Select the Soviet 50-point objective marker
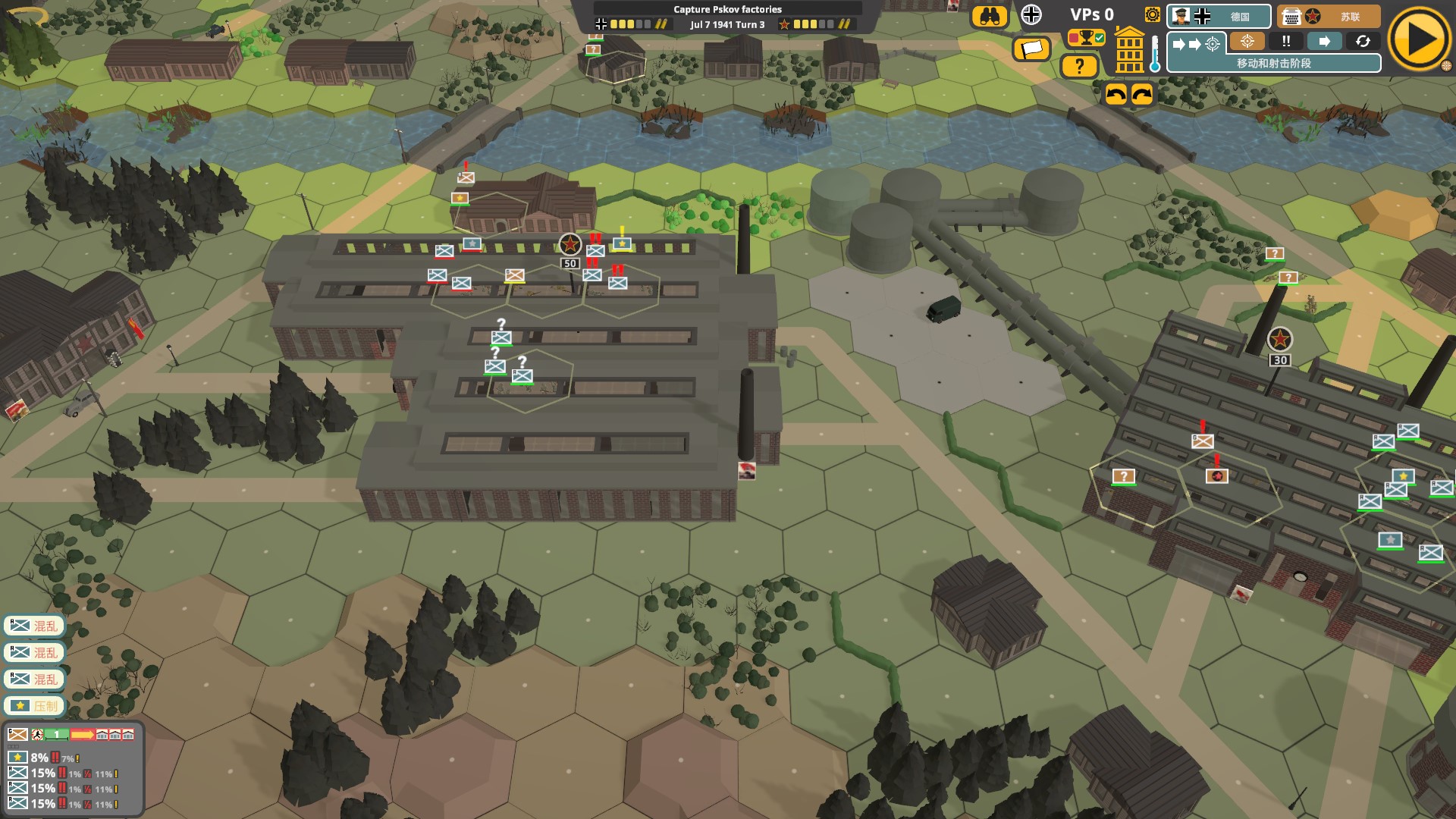 click(x=570, y=245)
